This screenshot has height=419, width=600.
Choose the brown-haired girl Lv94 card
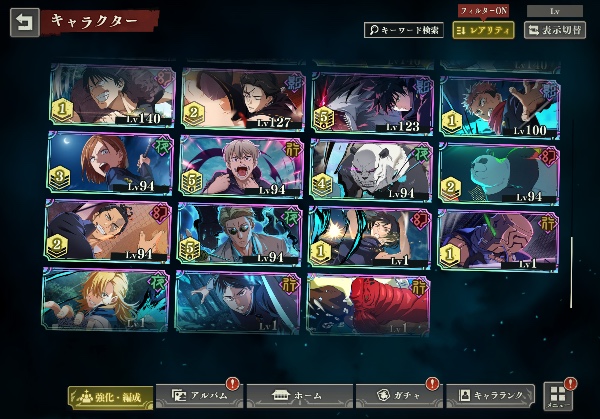pyautogui.click(x=111, y=164)
